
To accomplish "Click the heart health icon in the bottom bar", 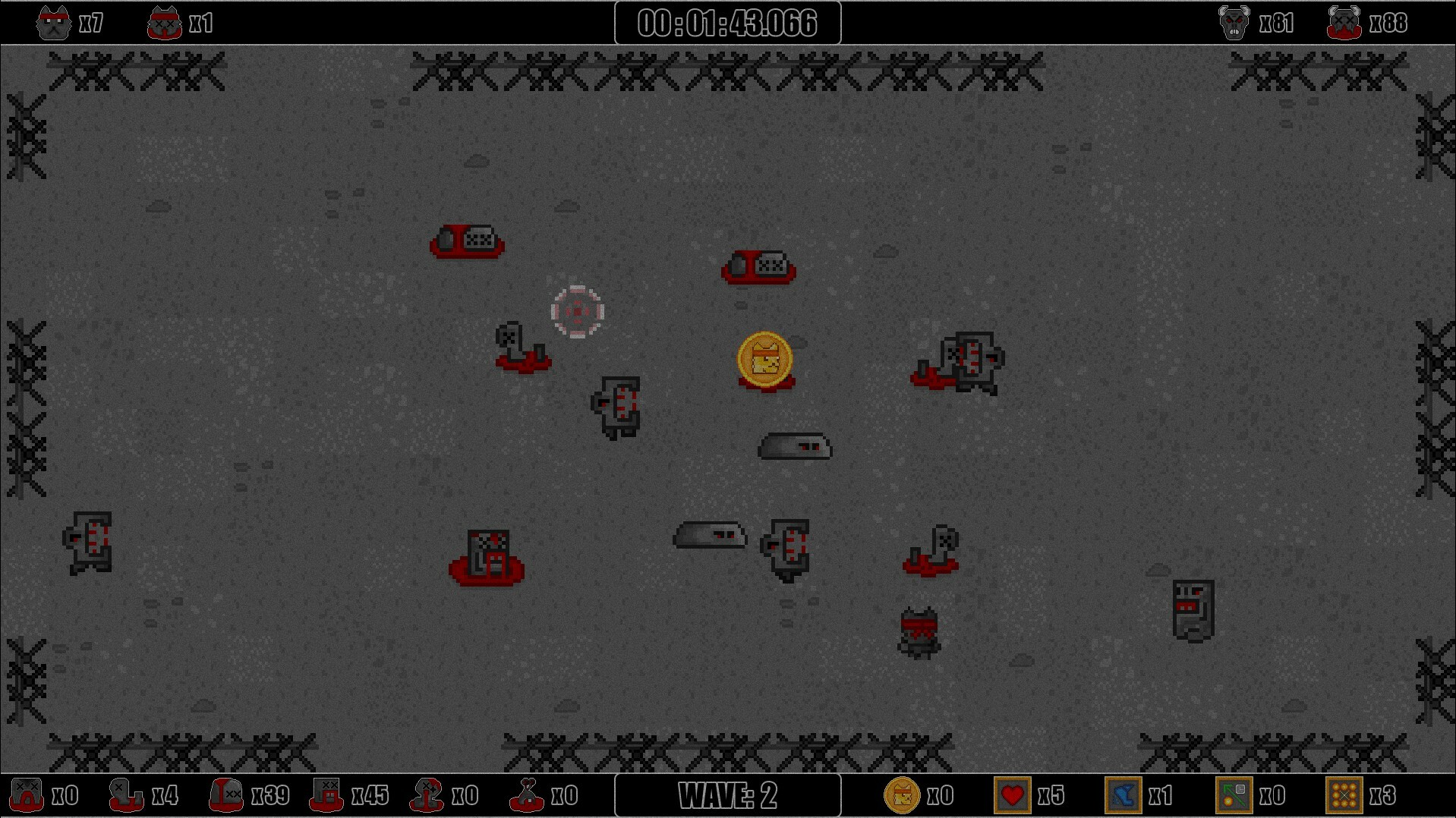I will pyautogui.click(x=1013, y=796).
